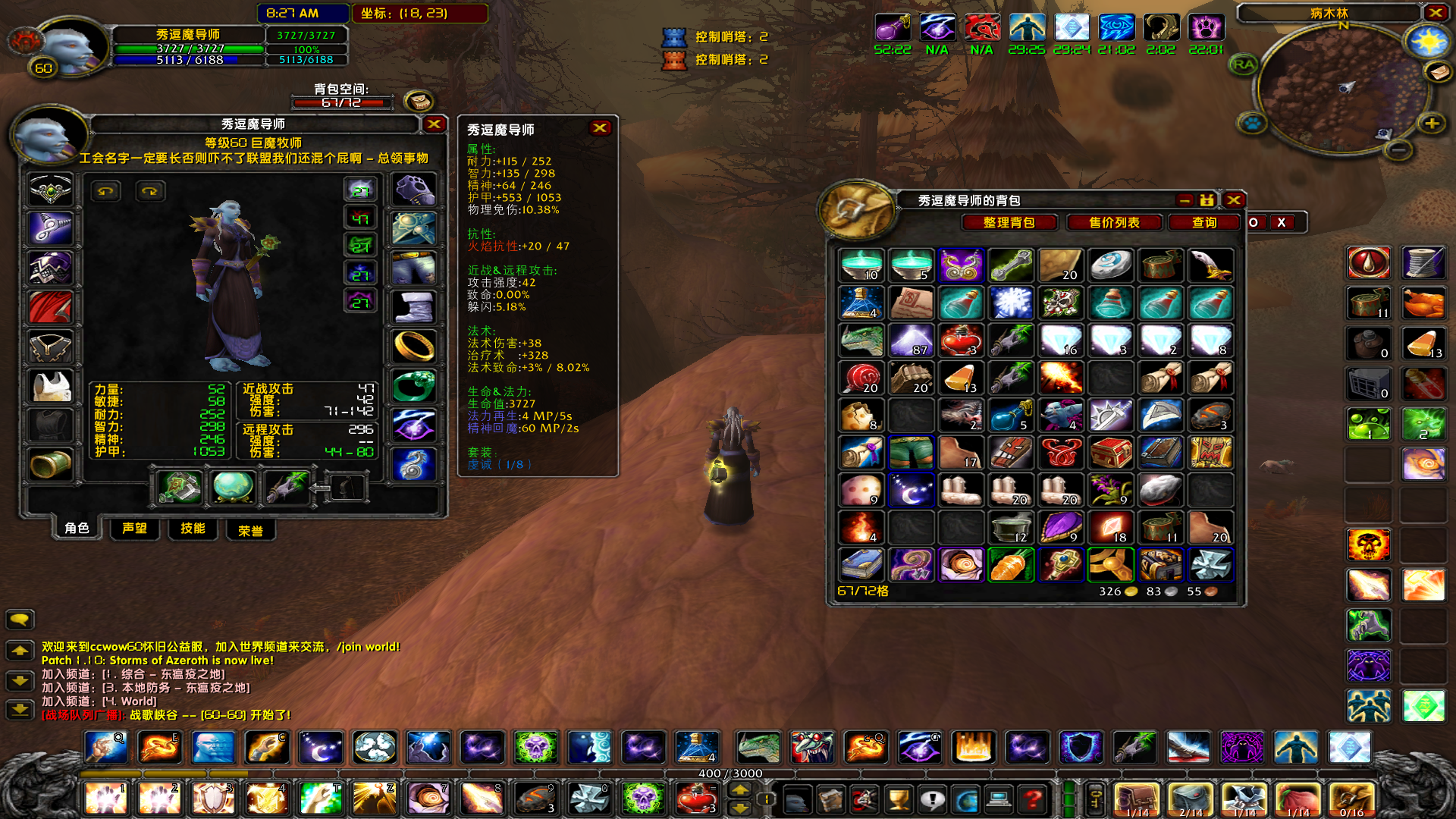Image resolution: width=1456 pixels, height=819 pixels.
Task: Open the talents panel via the red swirl icon
Action: point(865,799)
